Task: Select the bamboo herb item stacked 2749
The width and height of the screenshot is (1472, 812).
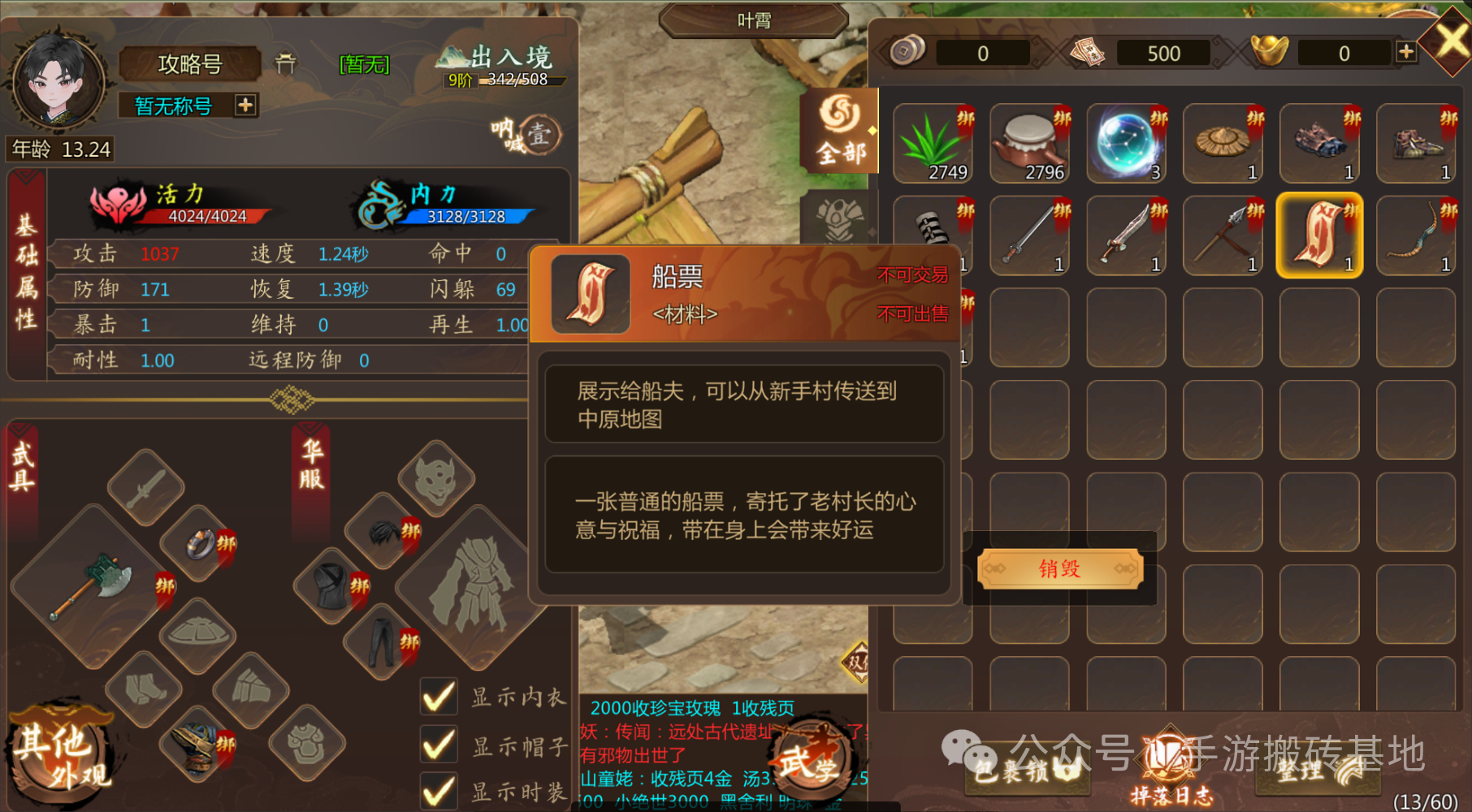Action: (934, 145)
